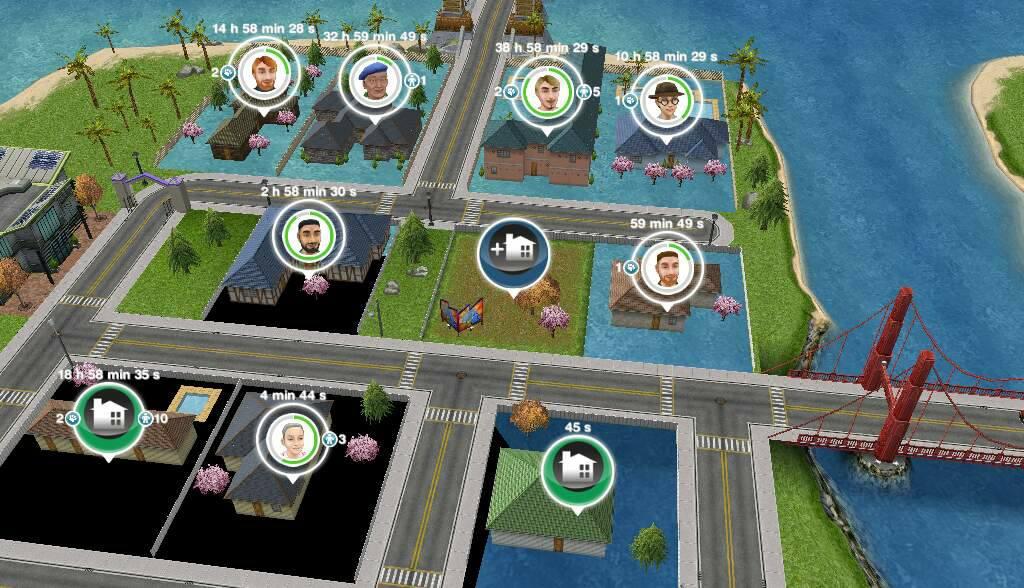Tap the blonde Sim's portrait marker
Screen dimensions: 1024x588
tap(547, 89)
